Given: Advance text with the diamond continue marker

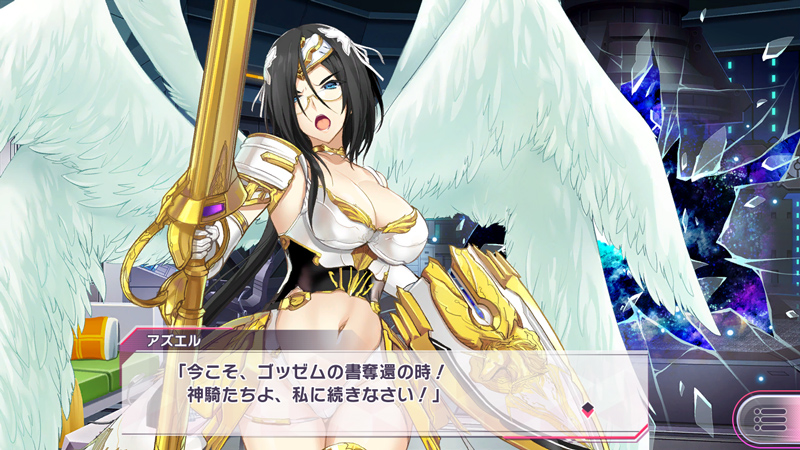Looking at the screenshot, I should tap(588, 407).
